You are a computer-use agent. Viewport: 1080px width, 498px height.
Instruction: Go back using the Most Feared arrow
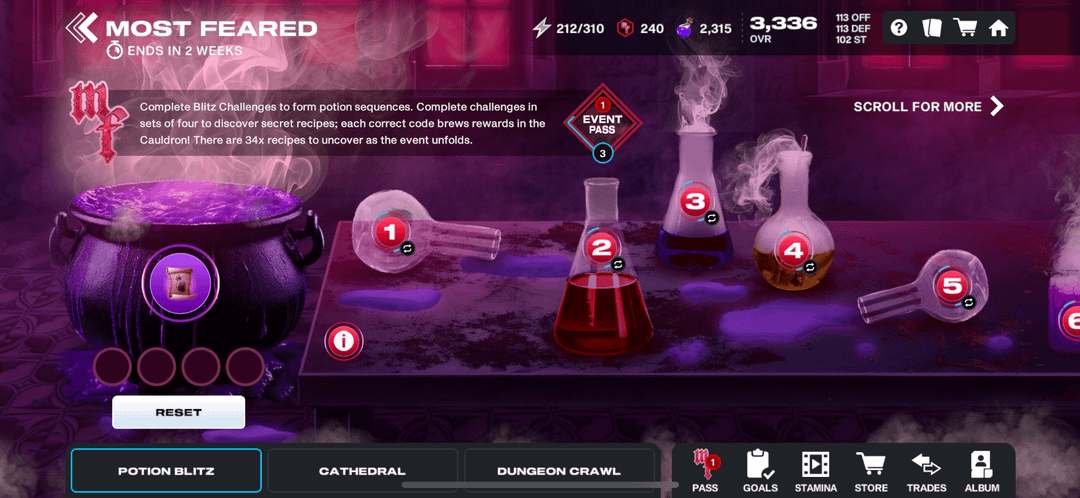[82, 28]
